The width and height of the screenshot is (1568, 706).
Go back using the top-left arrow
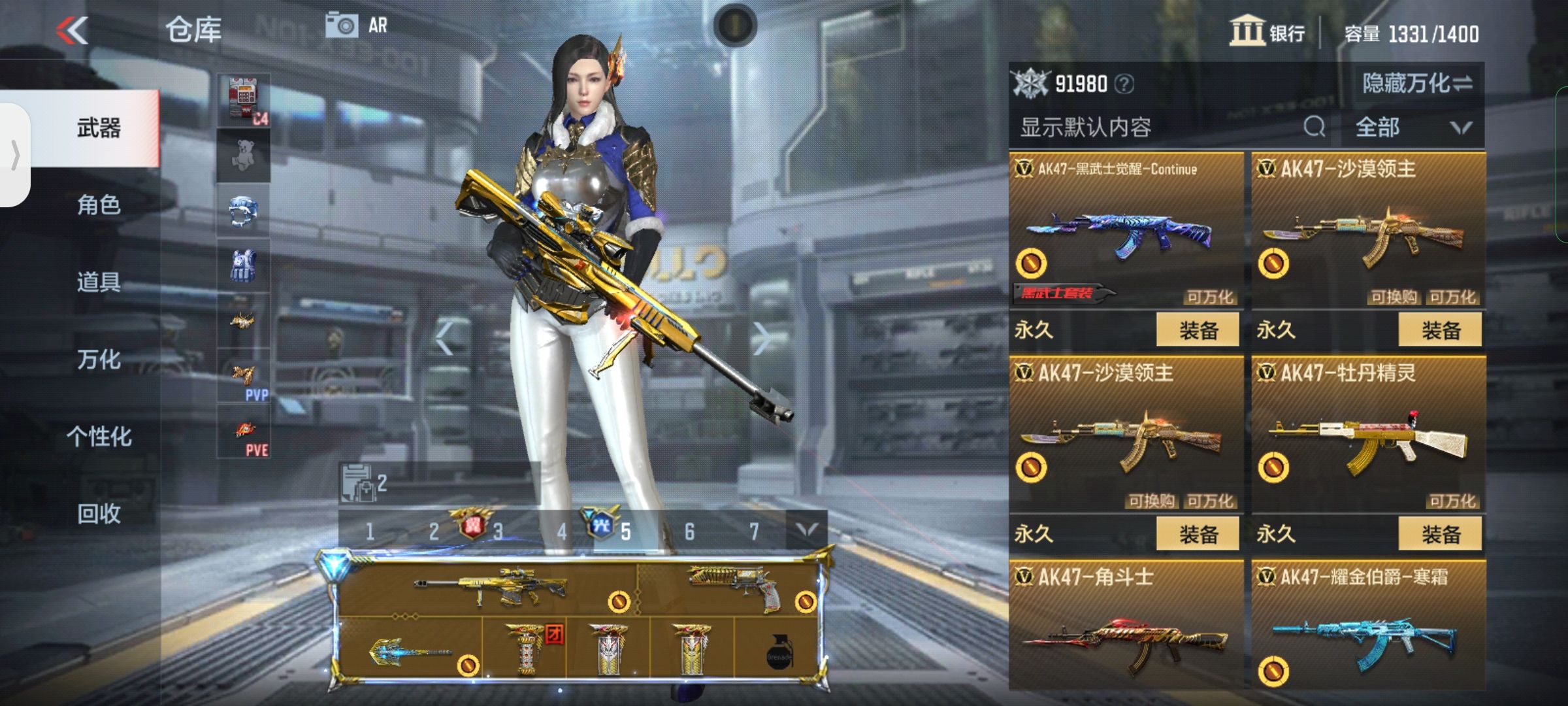tap(72, 29)
